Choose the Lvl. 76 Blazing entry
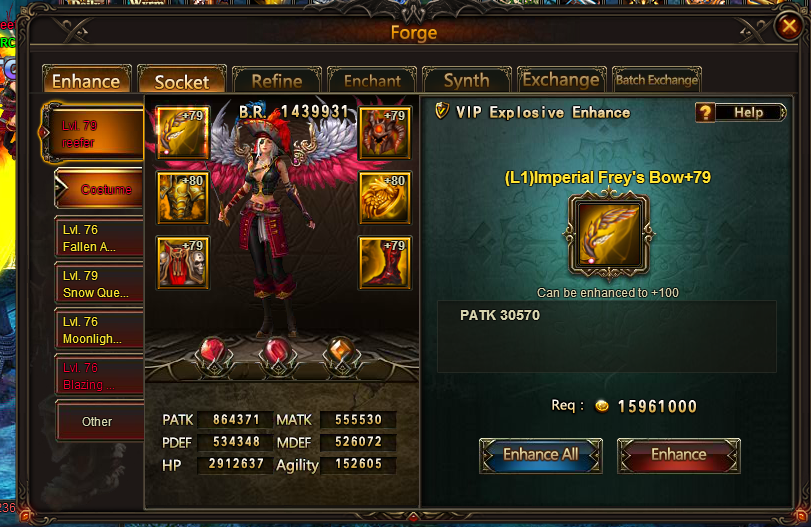 click(x=99, y=376)
